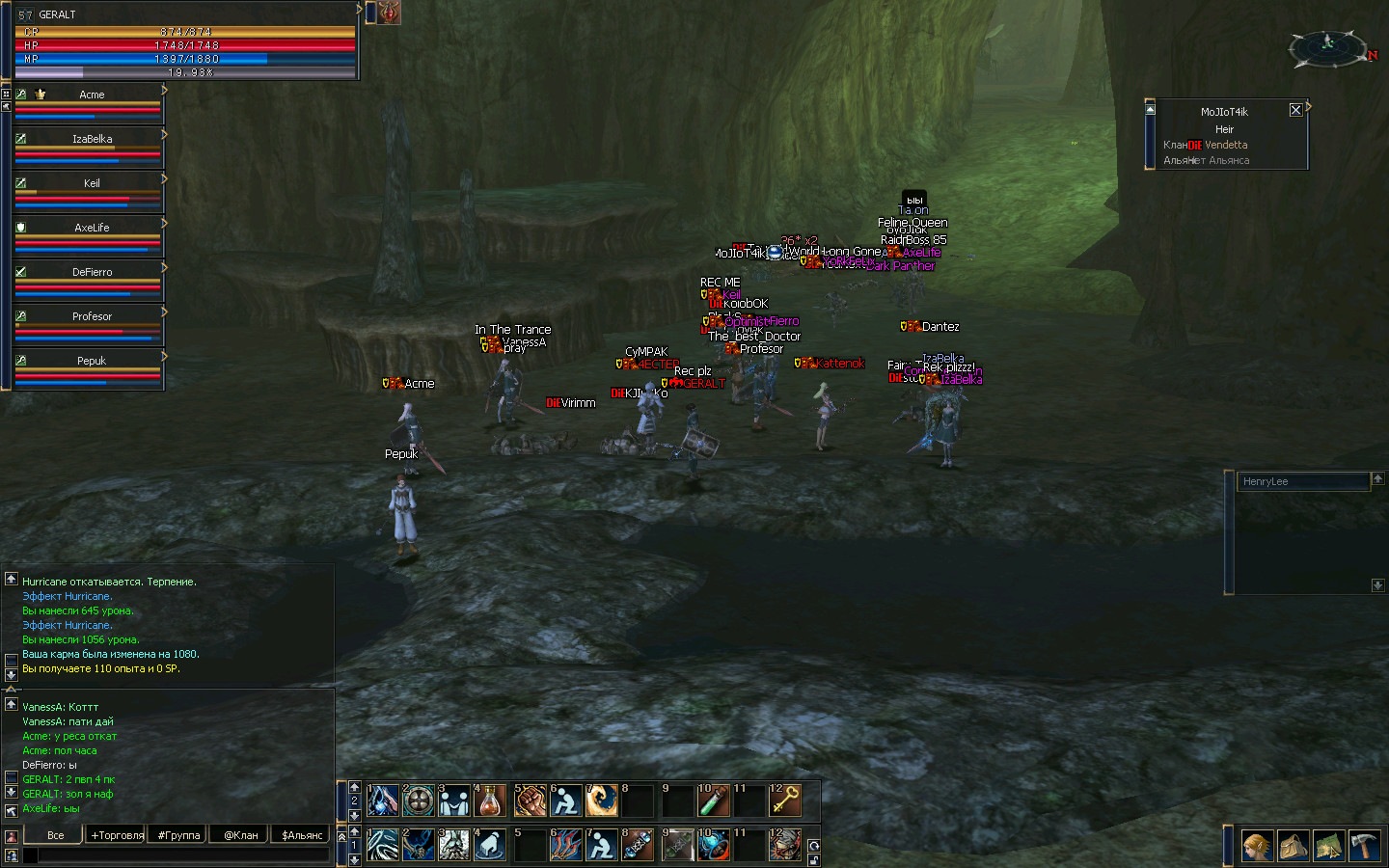Open the character status head icon

click(x=1256, y=846)
